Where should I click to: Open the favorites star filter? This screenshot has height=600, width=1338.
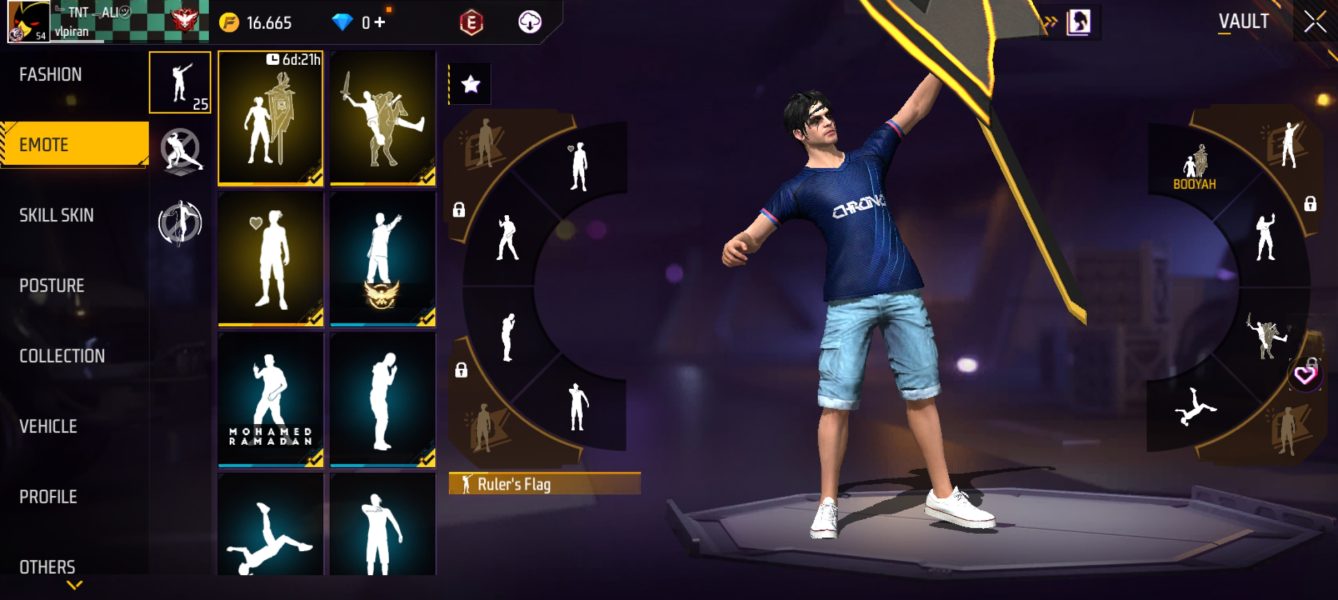click(x=470, y=85)
